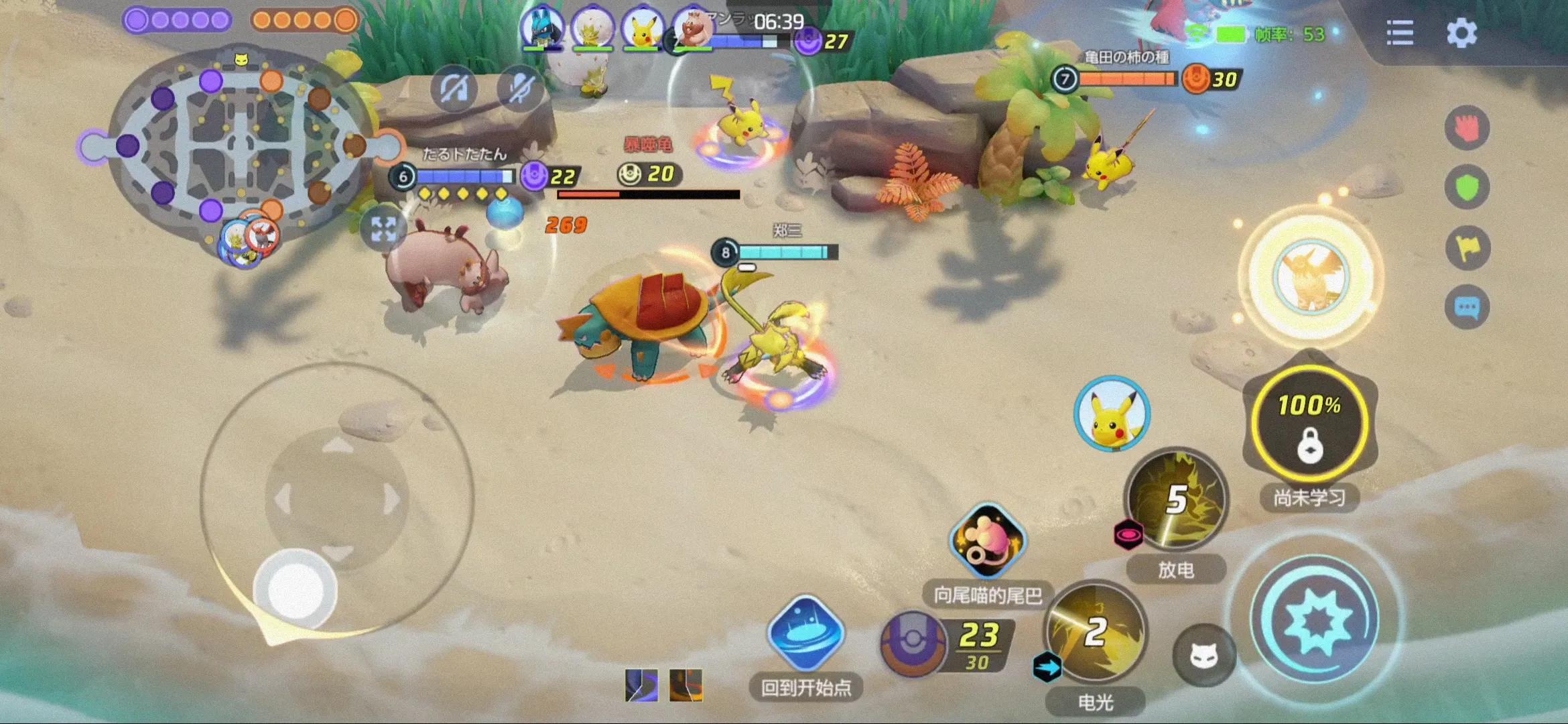Use the 放电 Discharge skill
Screen dimensions: 1568x724
click(1177, 501)
